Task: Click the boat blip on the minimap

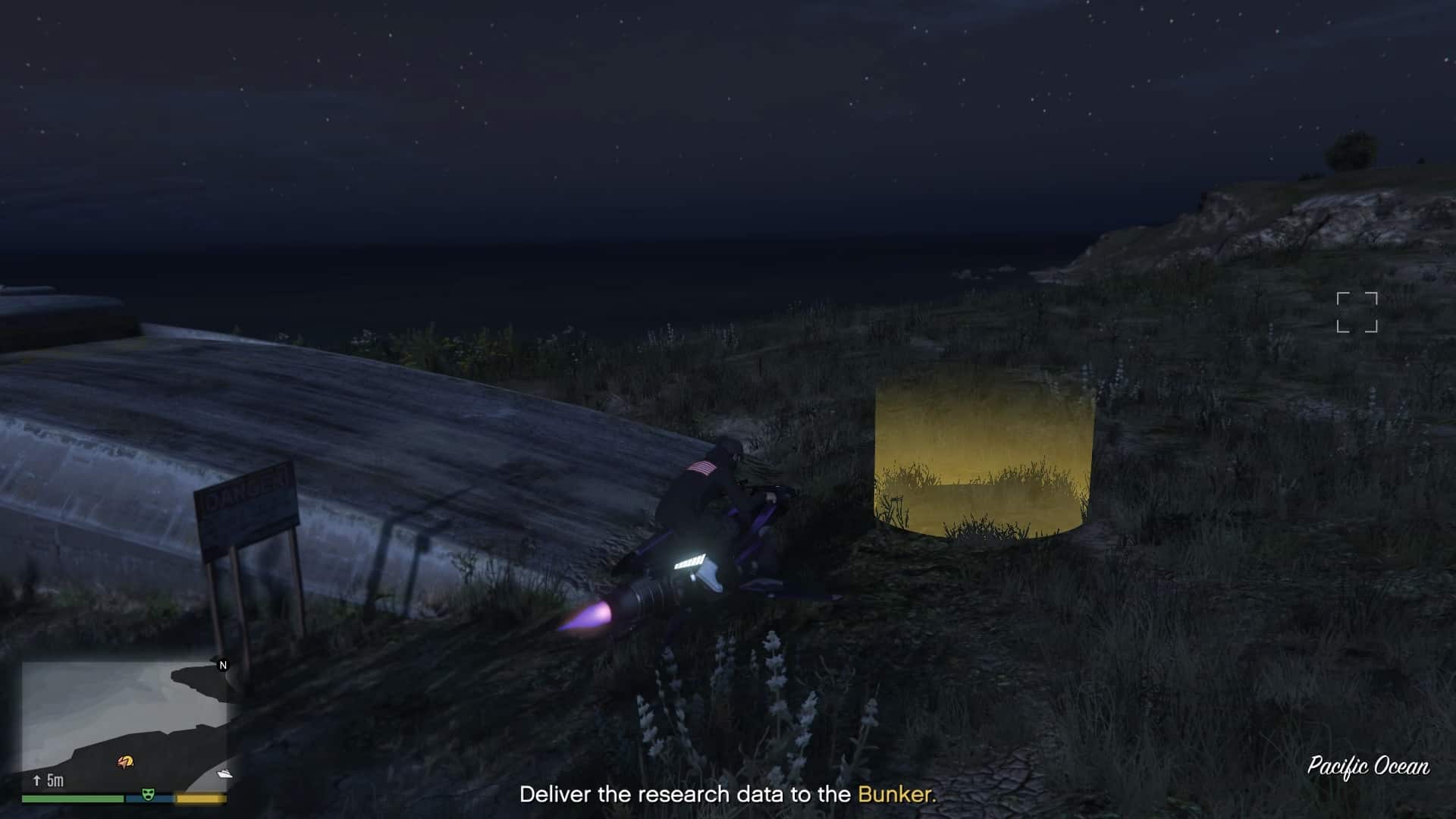Action: [223, 774]
